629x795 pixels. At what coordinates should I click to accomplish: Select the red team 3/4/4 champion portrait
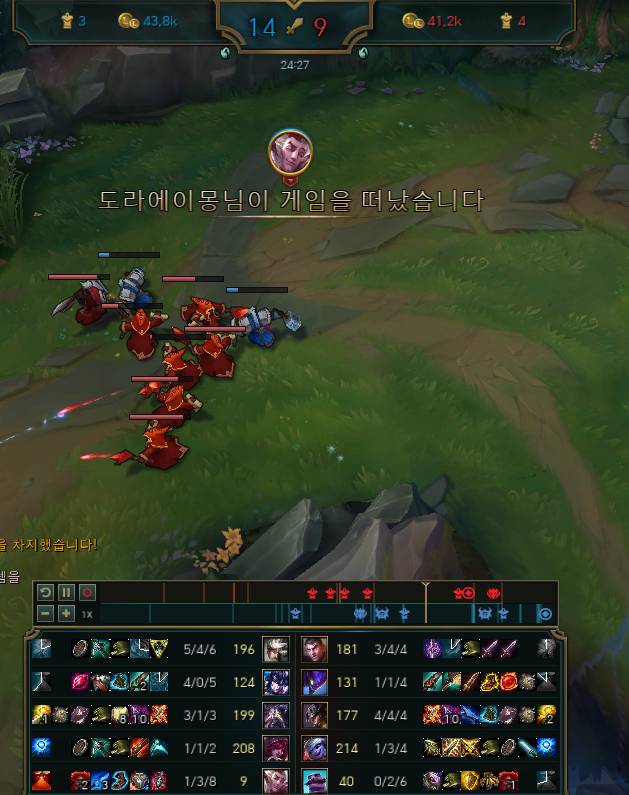[x=315, y=649]
